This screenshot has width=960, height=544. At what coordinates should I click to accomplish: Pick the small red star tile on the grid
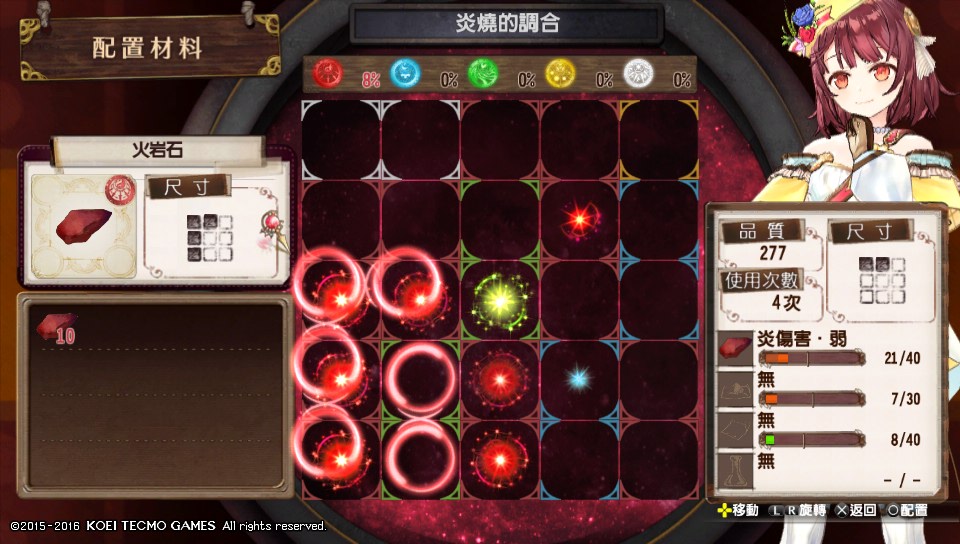point(578,218)
